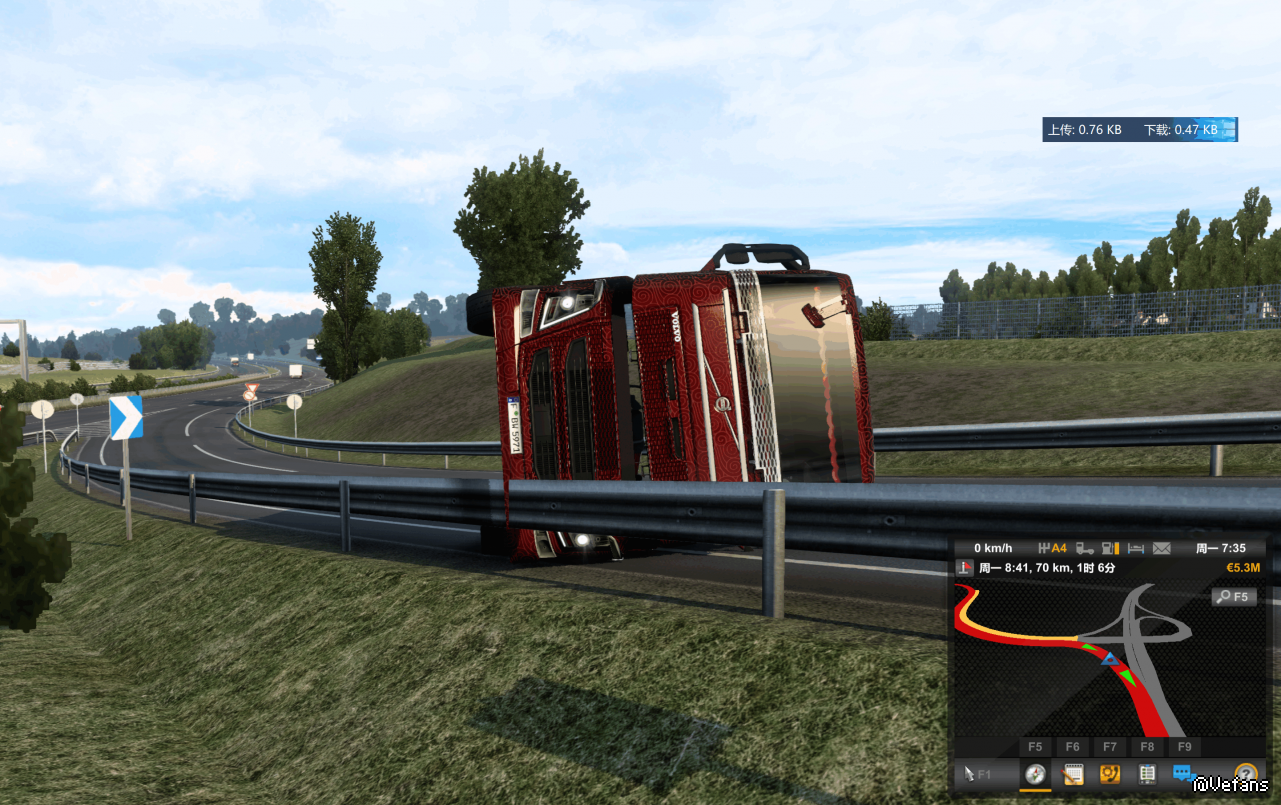
Task: Zoom the GPS map with magnifier button
Action: pos(1234,597)
